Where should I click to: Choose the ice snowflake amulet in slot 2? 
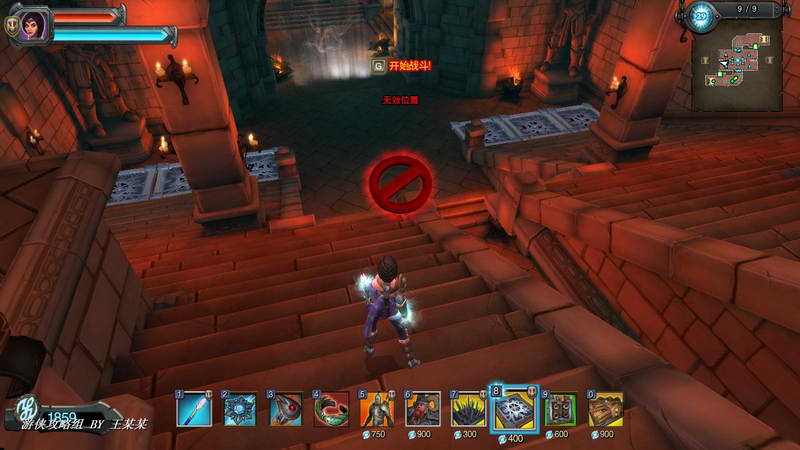[x=240, y=409]
